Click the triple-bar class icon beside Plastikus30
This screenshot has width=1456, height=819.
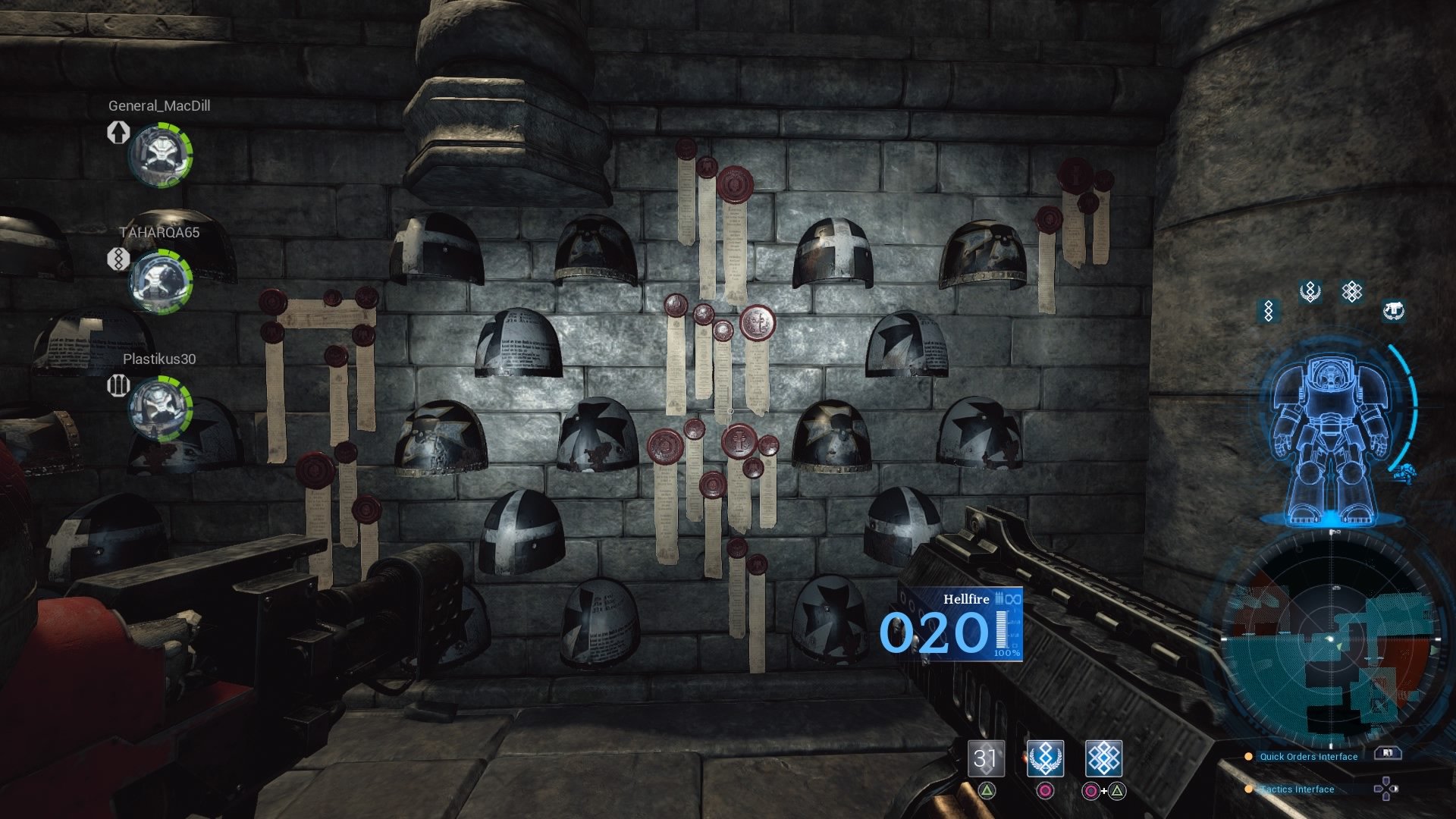[118, 385]
